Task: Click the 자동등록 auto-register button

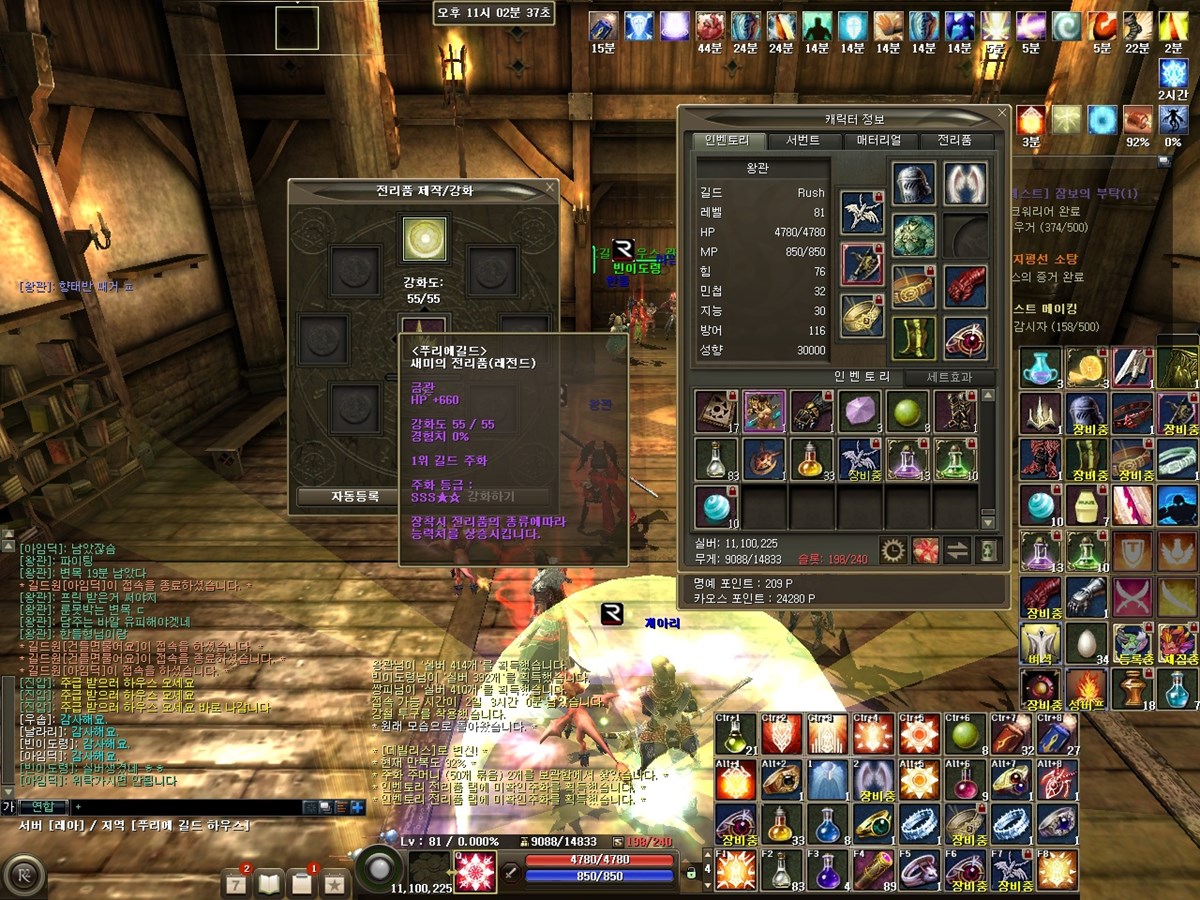Action: click(355, 496)
